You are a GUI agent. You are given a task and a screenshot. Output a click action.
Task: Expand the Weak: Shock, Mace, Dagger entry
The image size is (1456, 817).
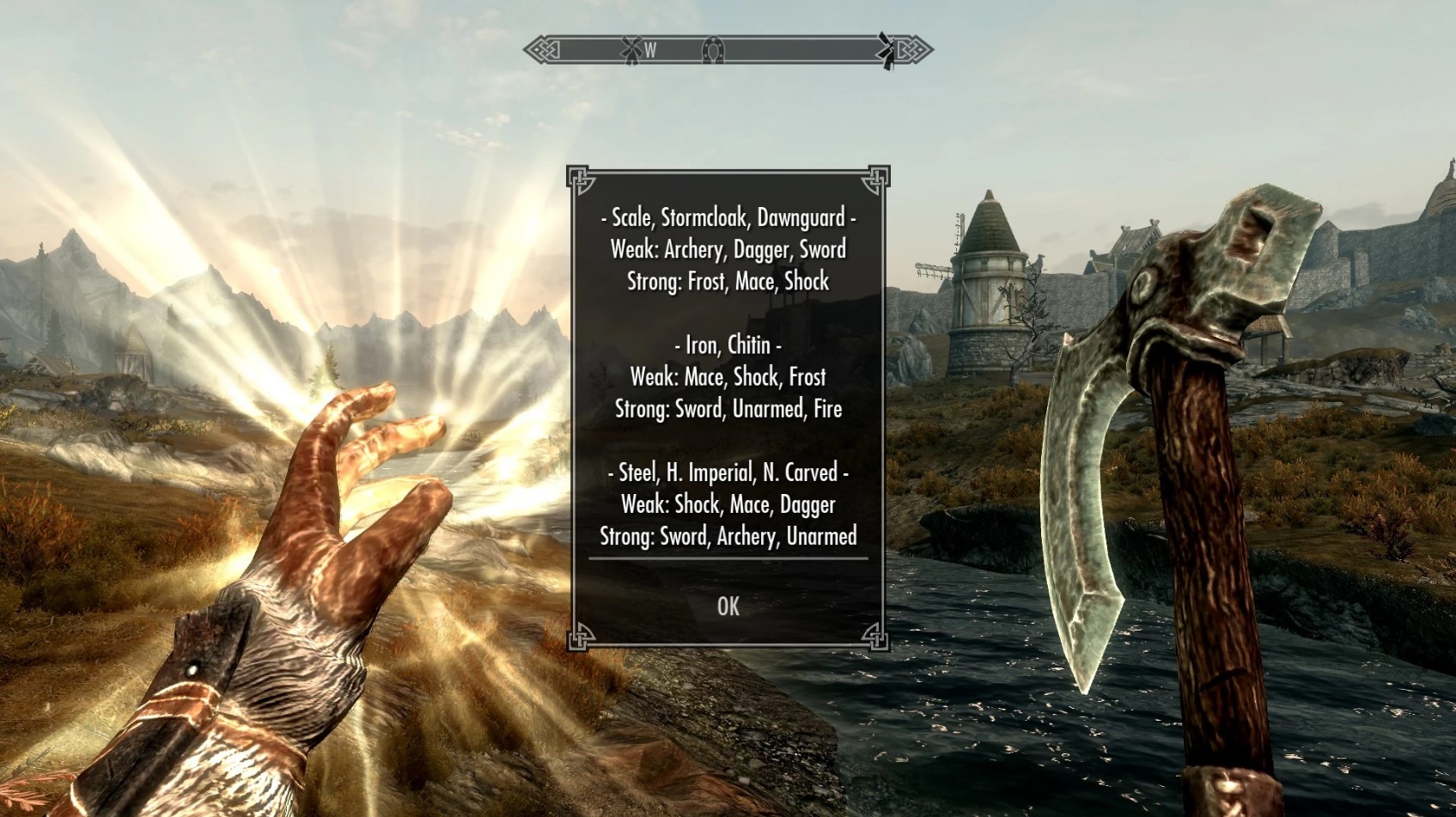point(728,504)
